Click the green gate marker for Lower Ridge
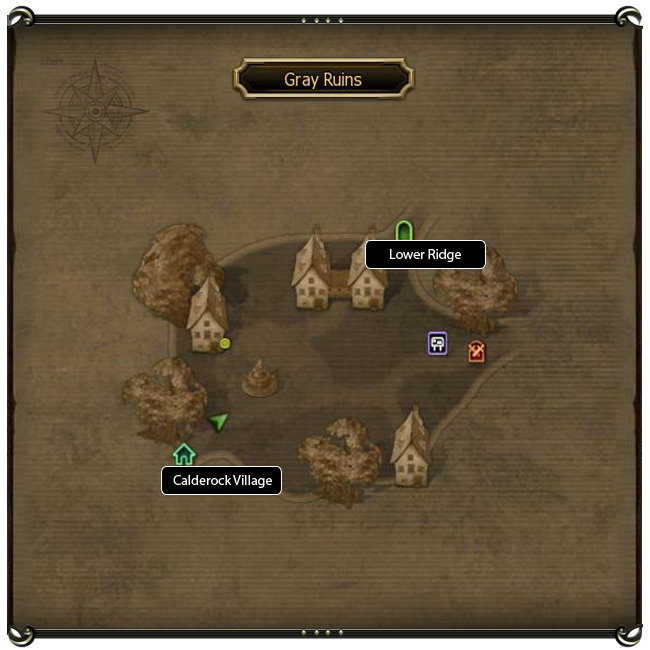Viewport: 650px width, 650px height. point(403,231)
